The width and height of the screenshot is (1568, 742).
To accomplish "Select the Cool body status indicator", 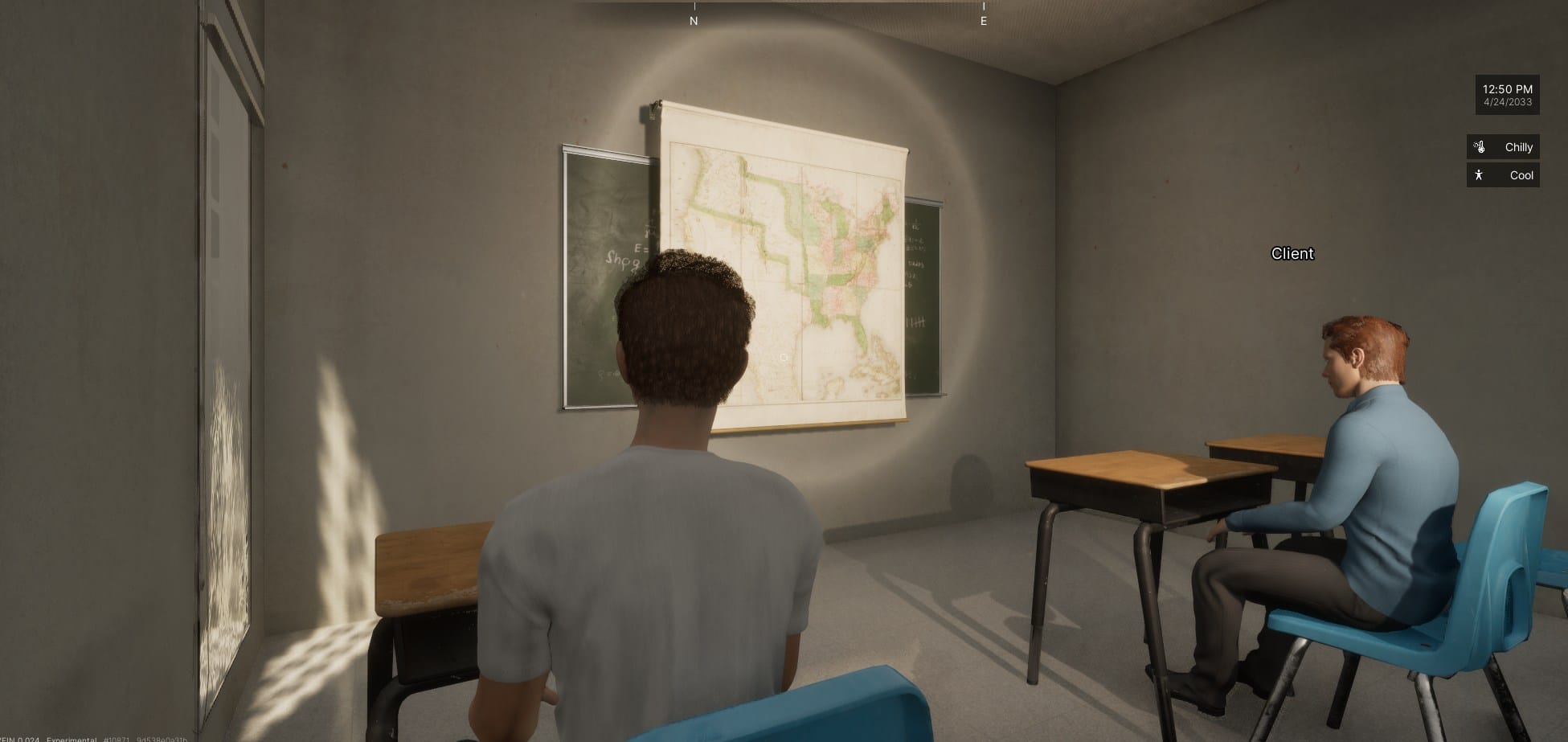I will [x=1503, y=175].
